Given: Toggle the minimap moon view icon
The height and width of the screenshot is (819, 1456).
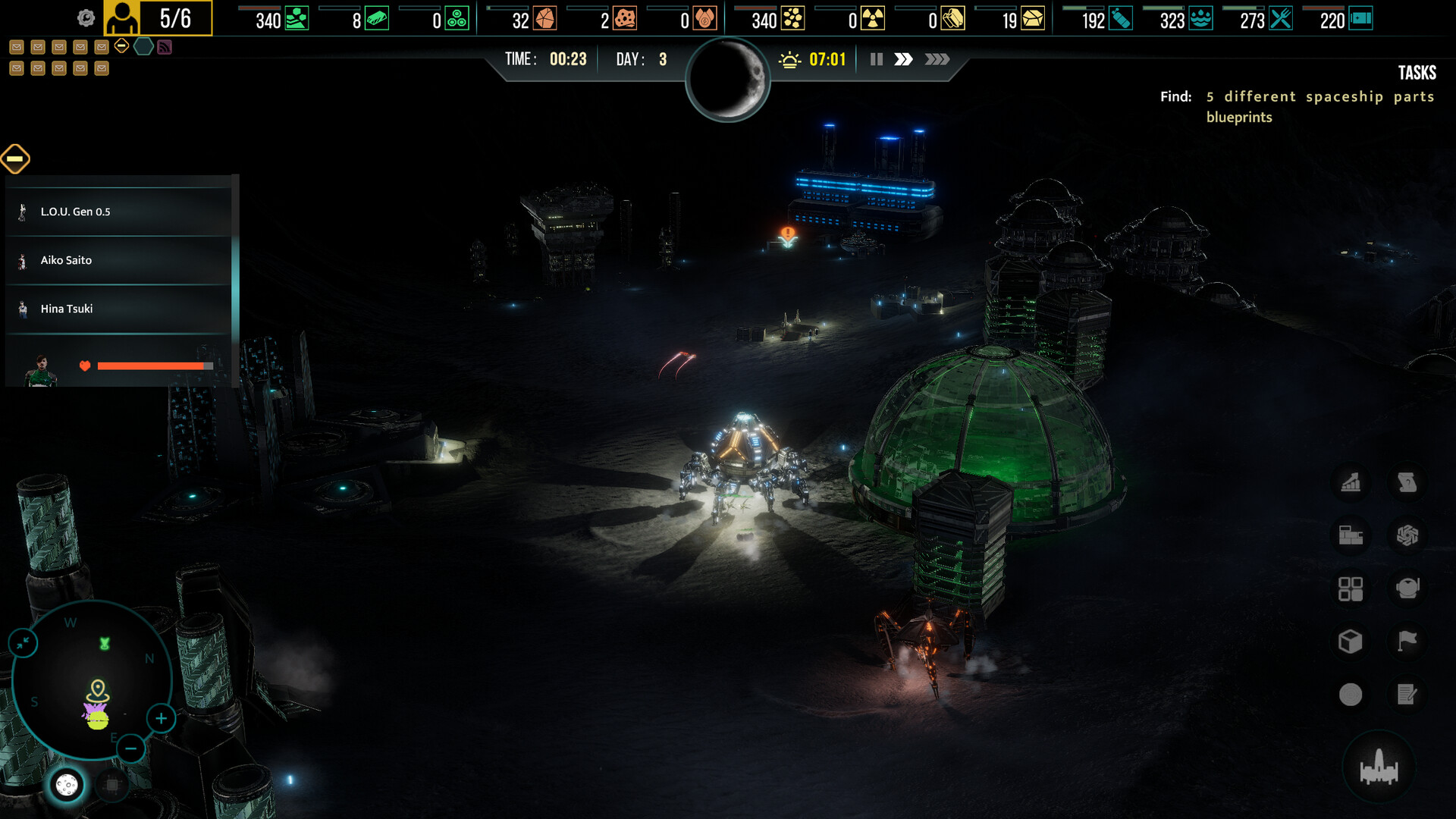Looking at the screenshot, I should [67, 785].
